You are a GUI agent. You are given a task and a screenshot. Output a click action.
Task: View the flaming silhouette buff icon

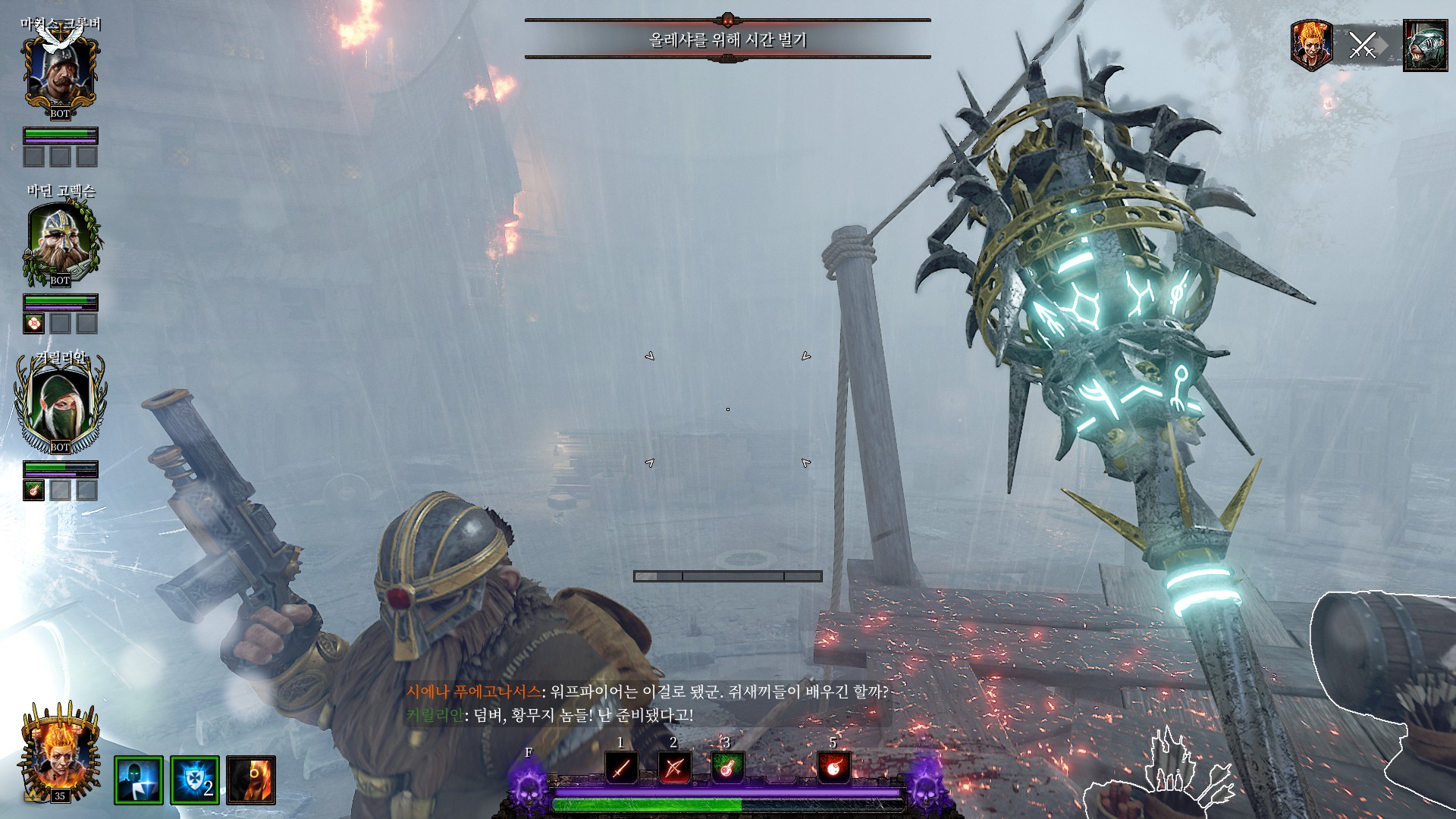(x=251, y=780)
